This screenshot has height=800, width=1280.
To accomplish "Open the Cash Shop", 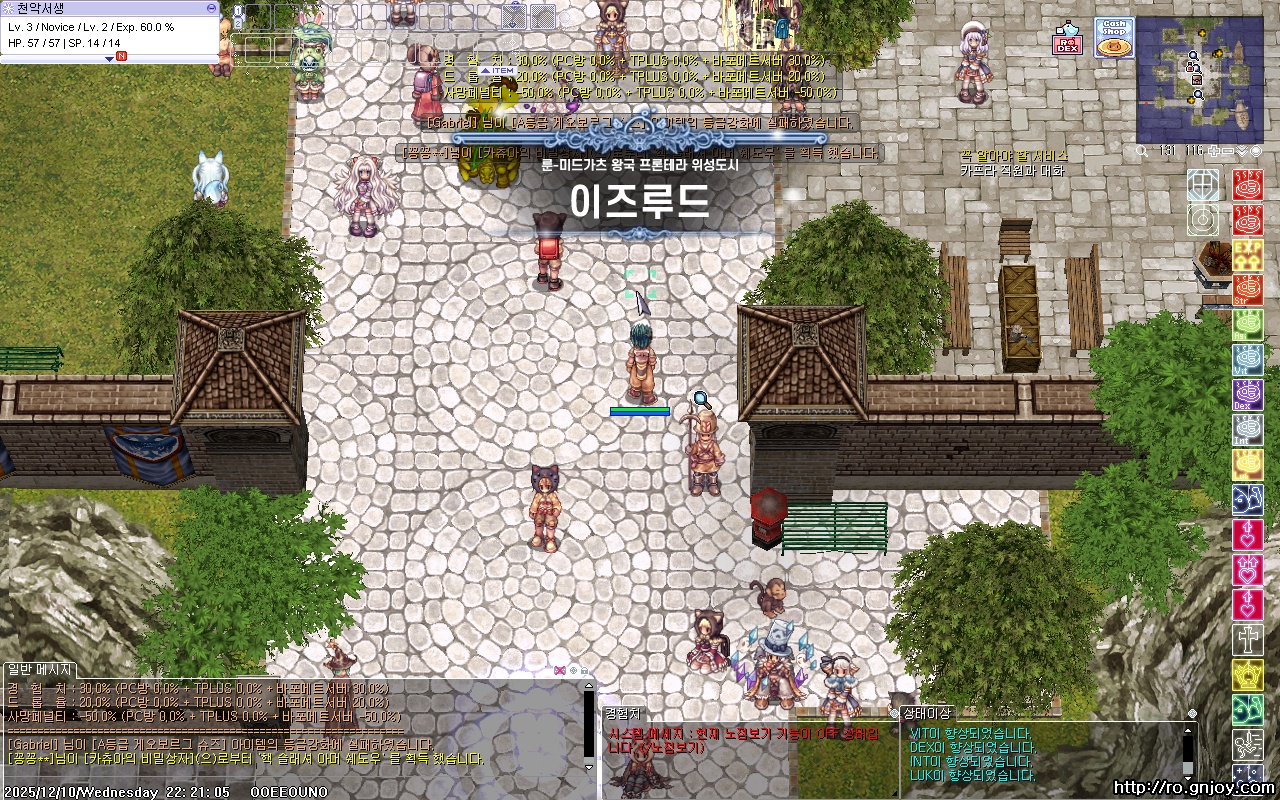I will click(1114, 36).
